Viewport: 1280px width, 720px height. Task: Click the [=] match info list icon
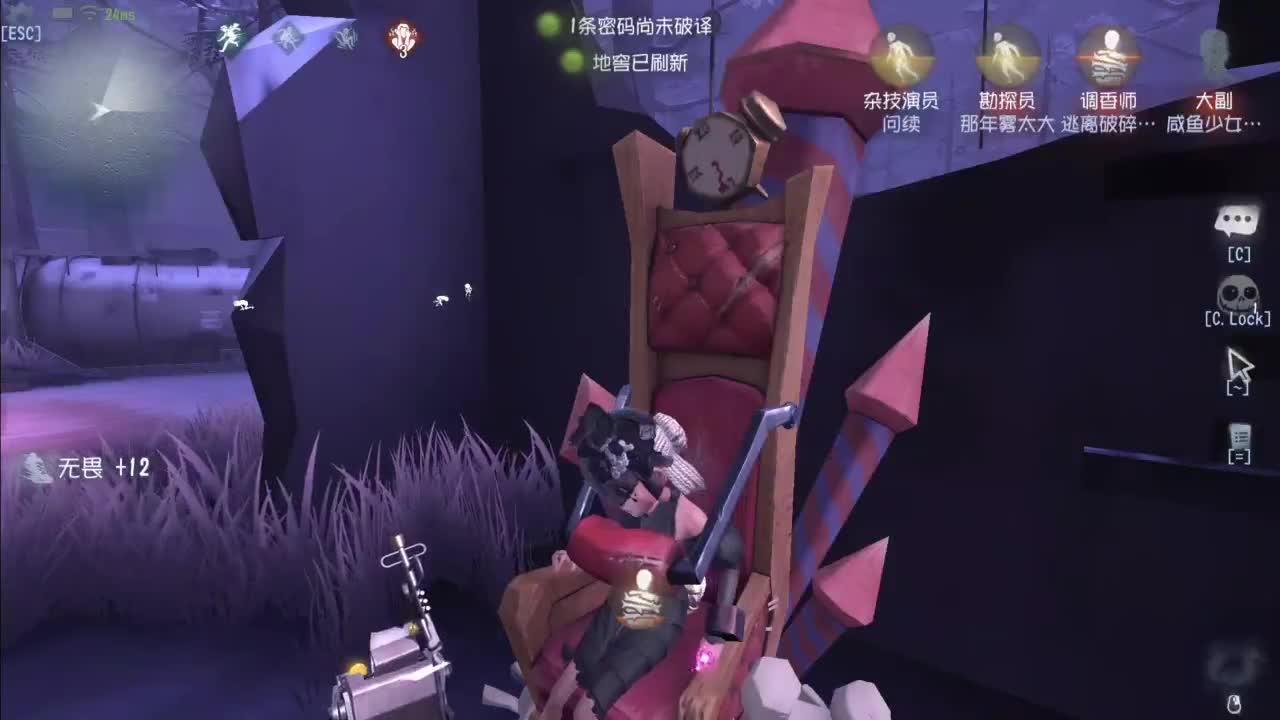pos(1239,435)
